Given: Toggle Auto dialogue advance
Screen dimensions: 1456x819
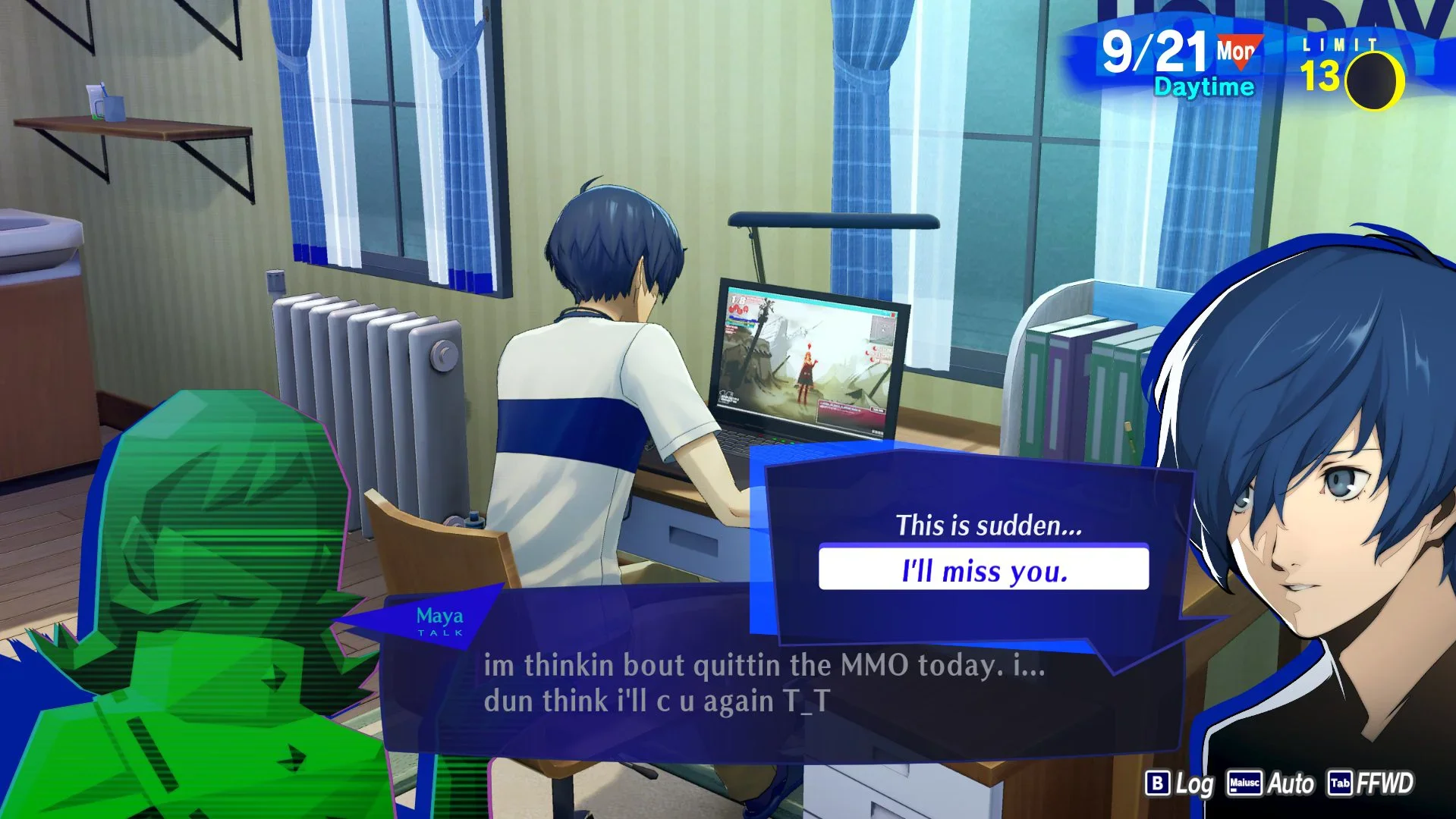Looking at the screenshot, I should tap(1272, 783).
